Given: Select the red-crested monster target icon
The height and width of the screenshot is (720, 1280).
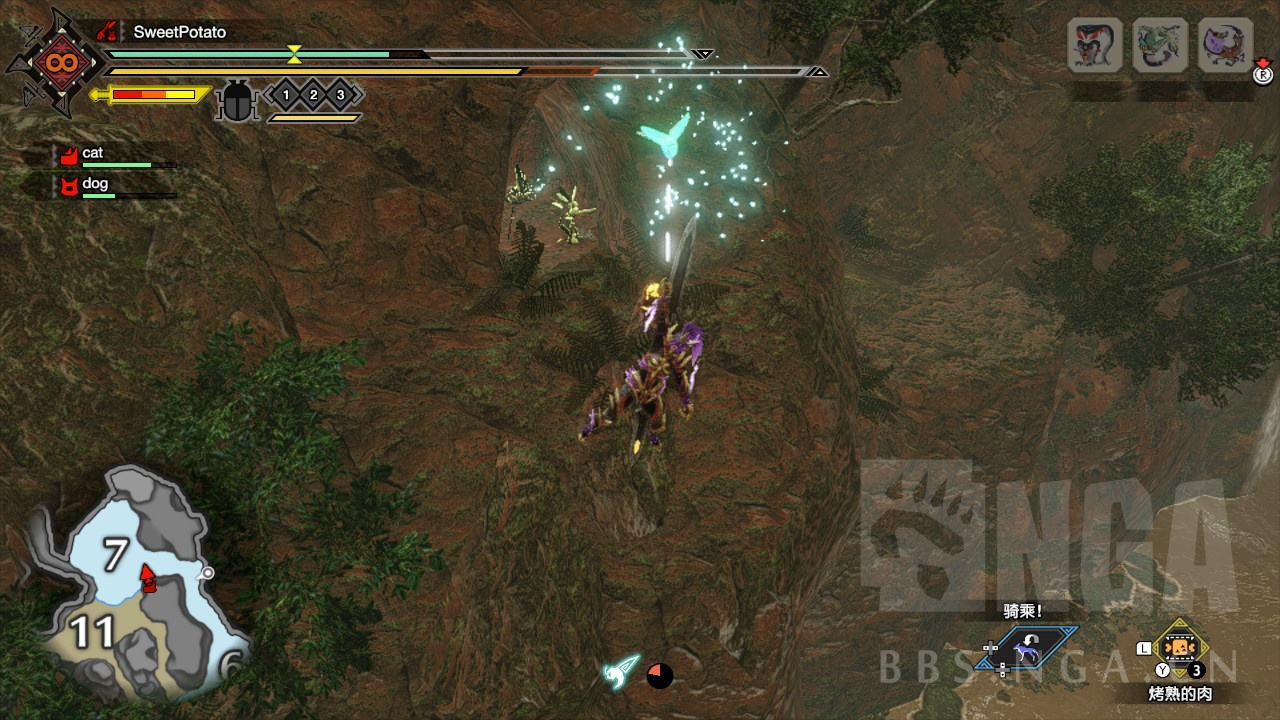Looking at the screenshot, I should [x=1094, y=45].
